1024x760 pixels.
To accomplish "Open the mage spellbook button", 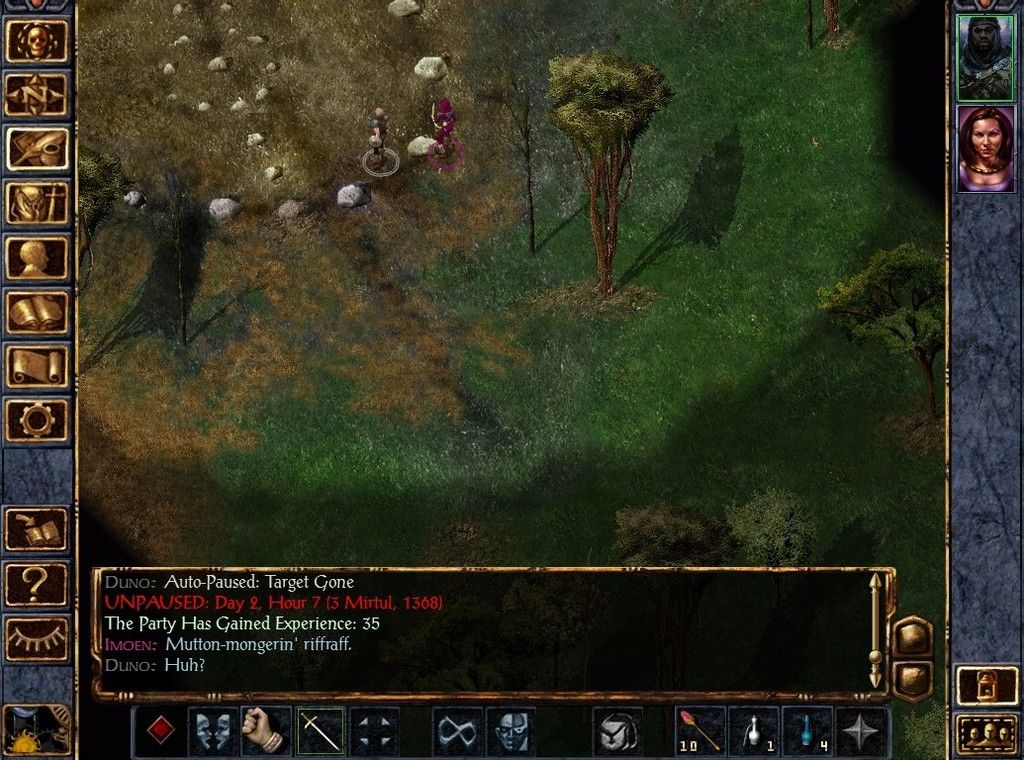I will click(x=38, y=312).
